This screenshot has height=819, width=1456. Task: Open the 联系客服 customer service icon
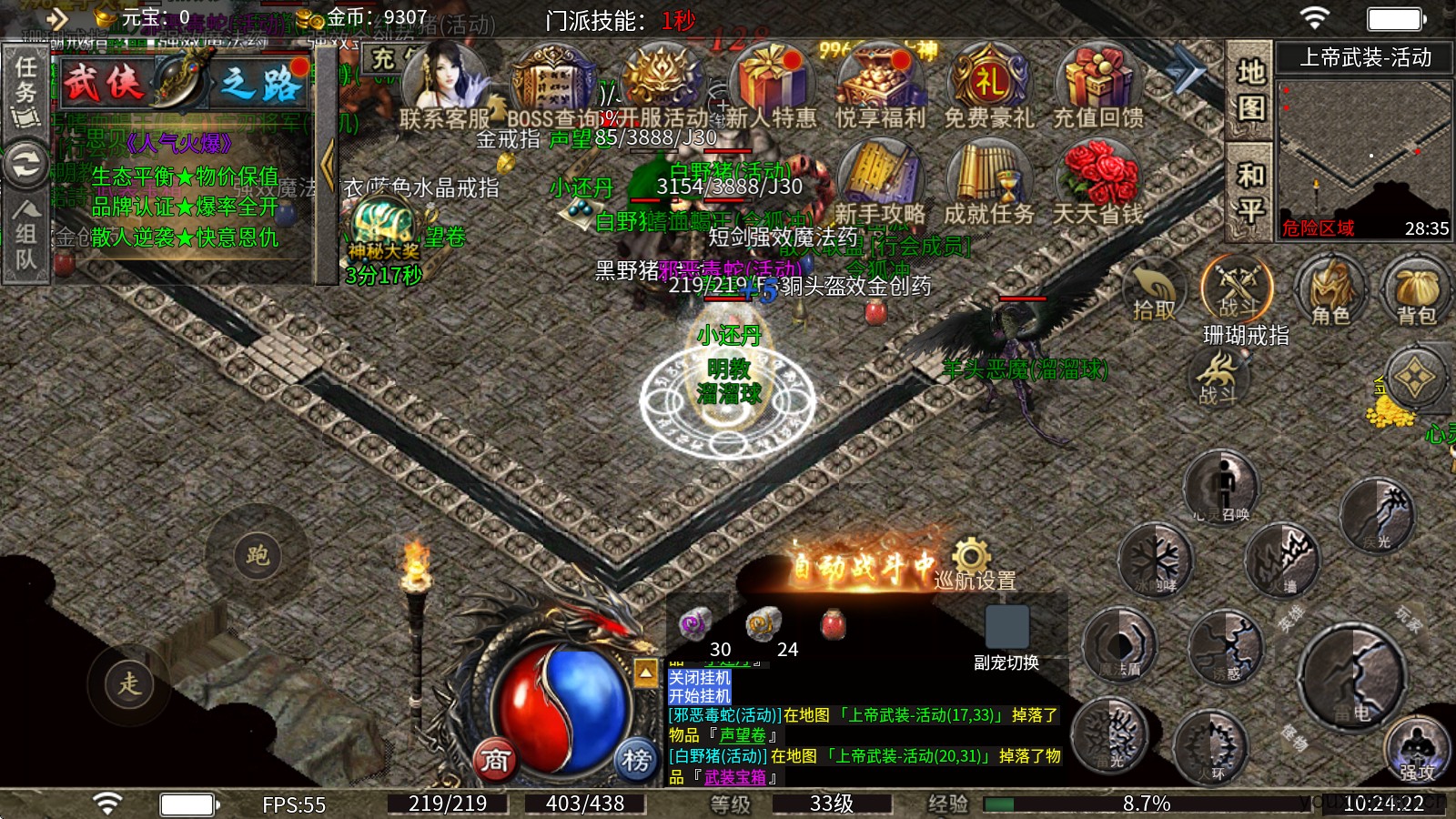[x=445, y=86]
